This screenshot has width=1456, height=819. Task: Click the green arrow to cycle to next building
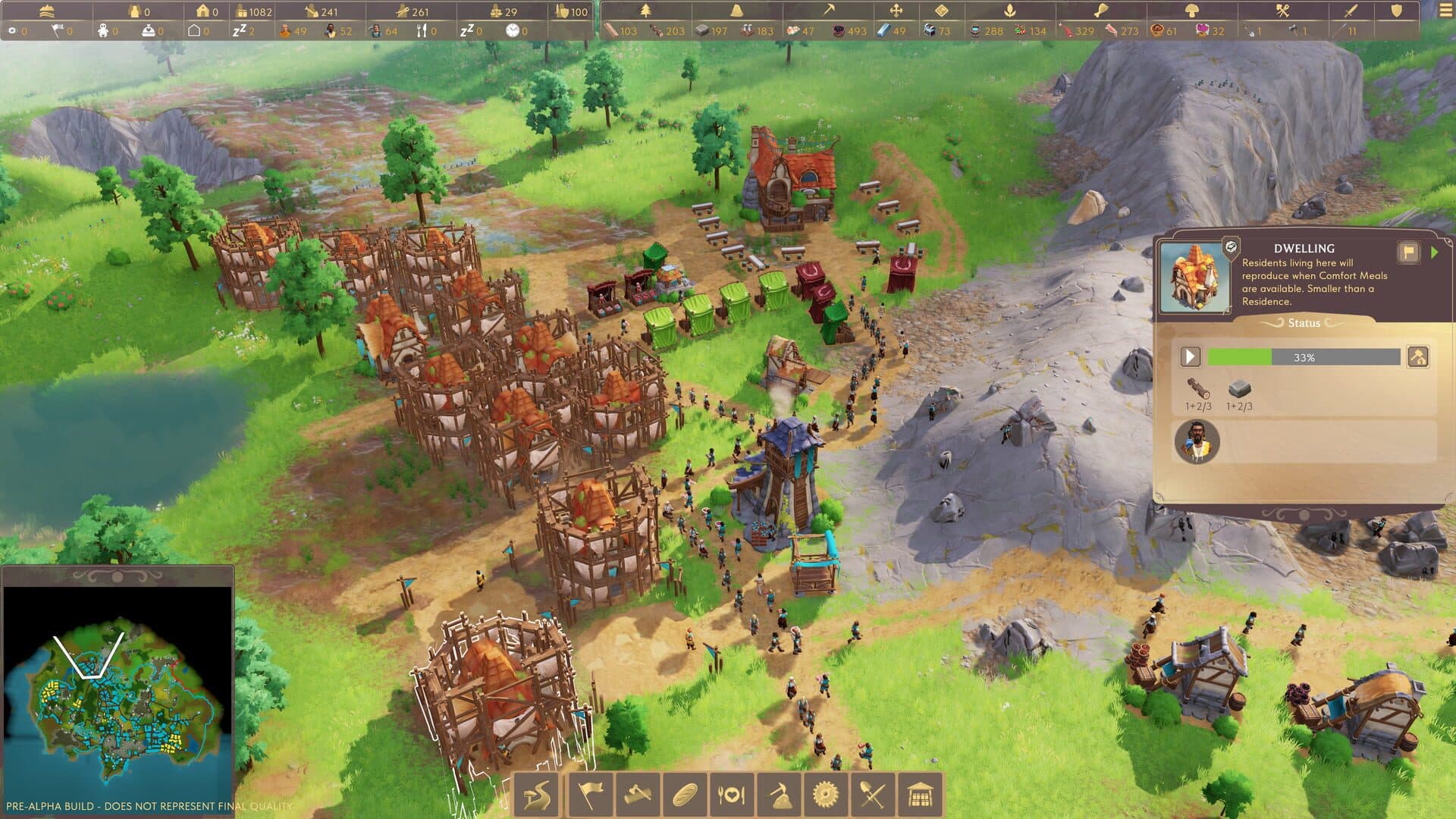pos(1435,252)
